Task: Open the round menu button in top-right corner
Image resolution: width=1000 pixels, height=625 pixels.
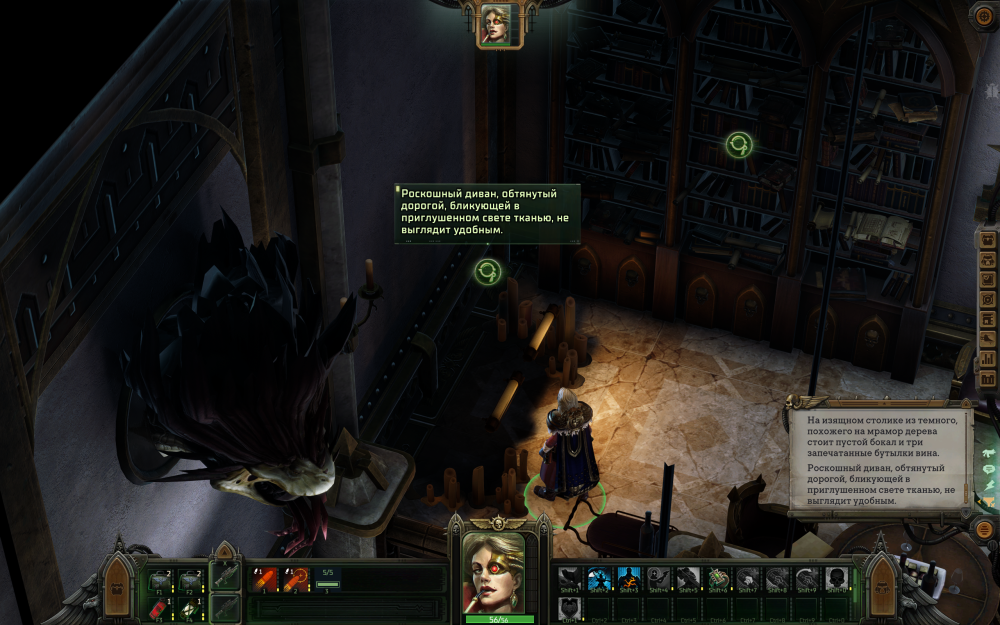Action: [x=983, y=17]
